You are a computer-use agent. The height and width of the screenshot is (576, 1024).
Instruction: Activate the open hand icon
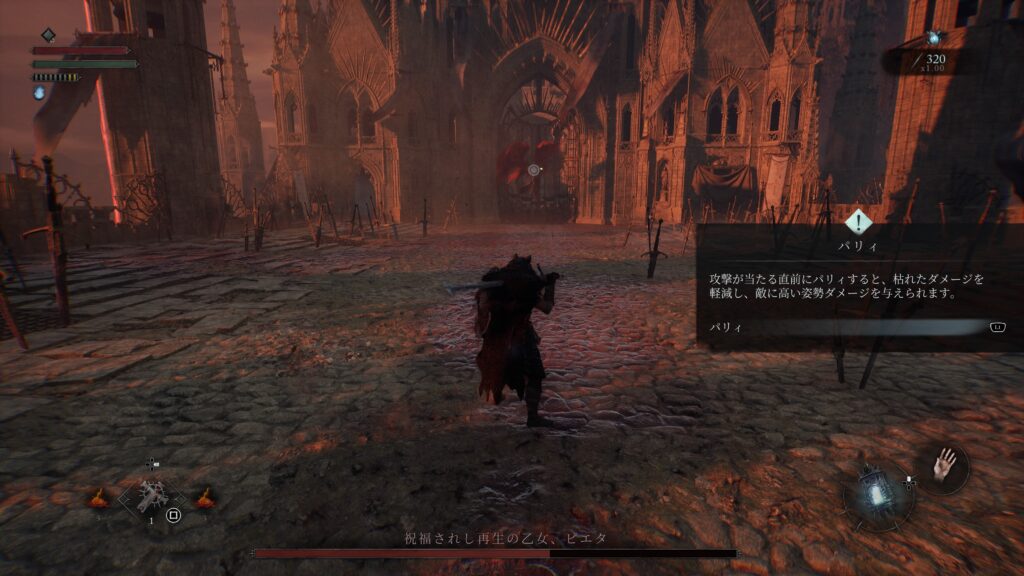tap(942, 466)
